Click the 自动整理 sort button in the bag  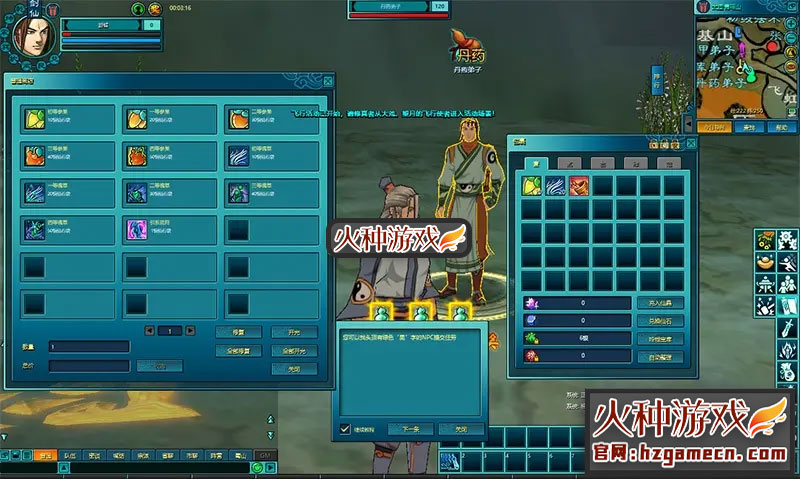tap(659, 356)
